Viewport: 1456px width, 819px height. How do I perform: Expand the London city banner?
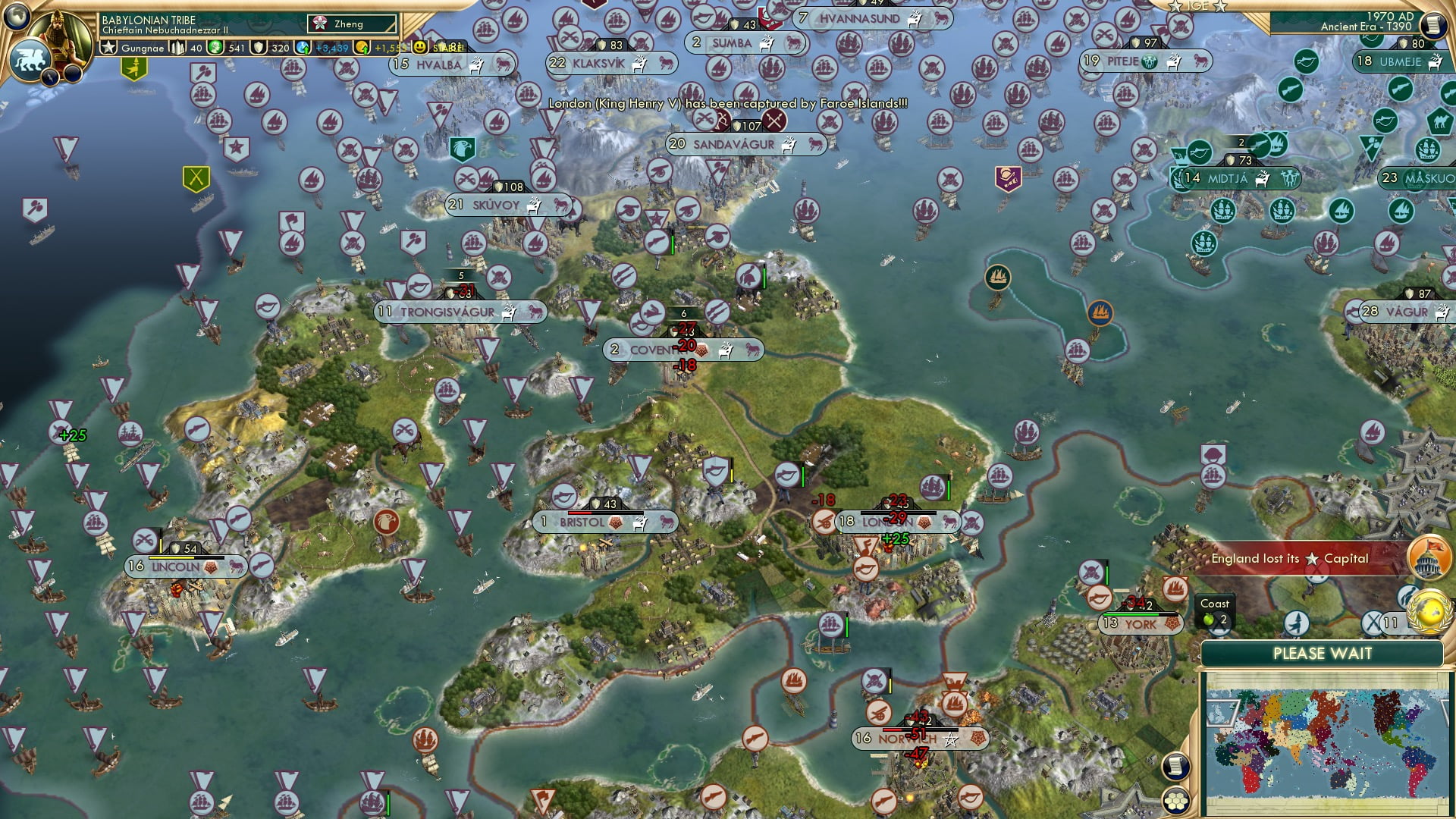click(x=899, y=522)
